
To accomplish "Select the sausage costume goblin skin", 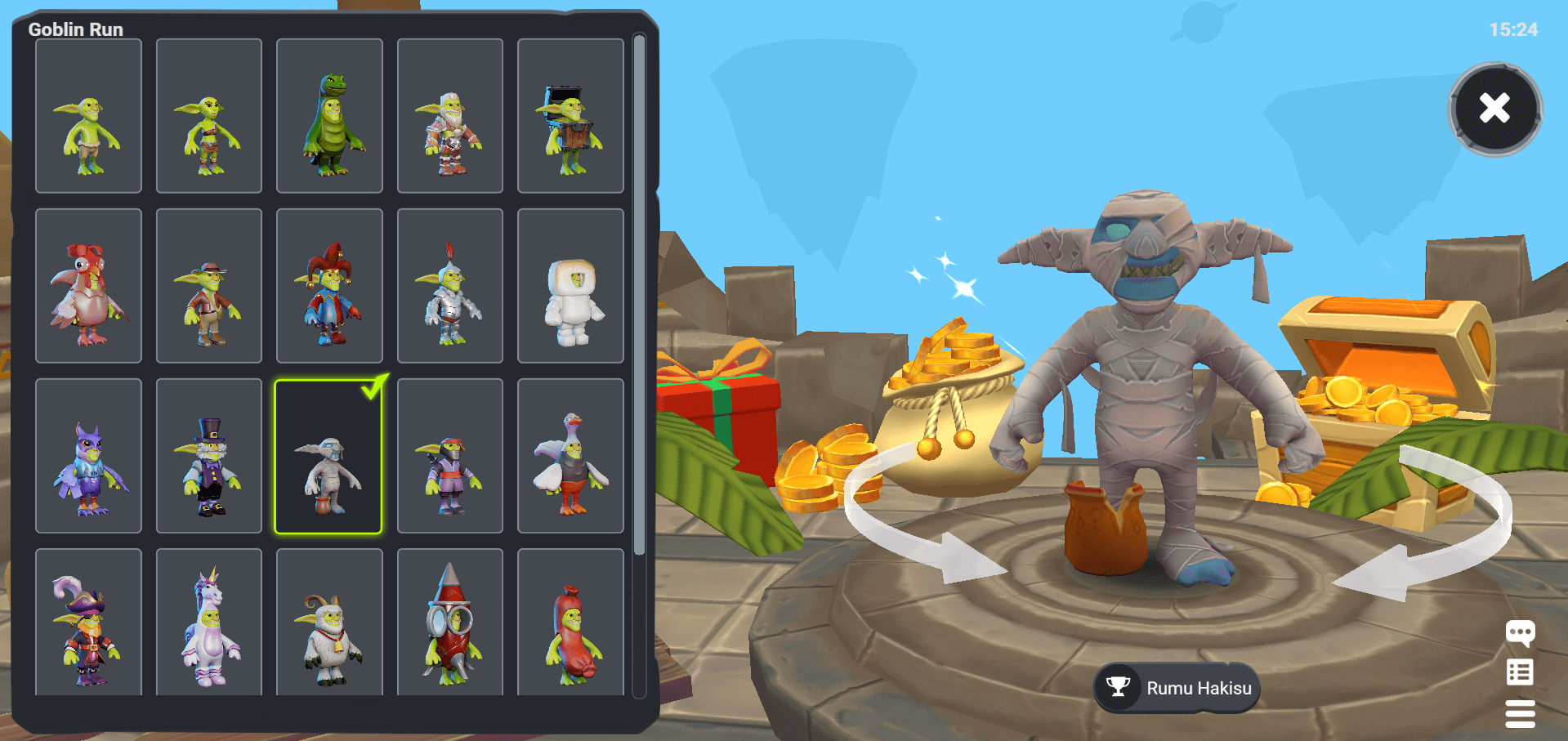I will click(x=570, y=623).
